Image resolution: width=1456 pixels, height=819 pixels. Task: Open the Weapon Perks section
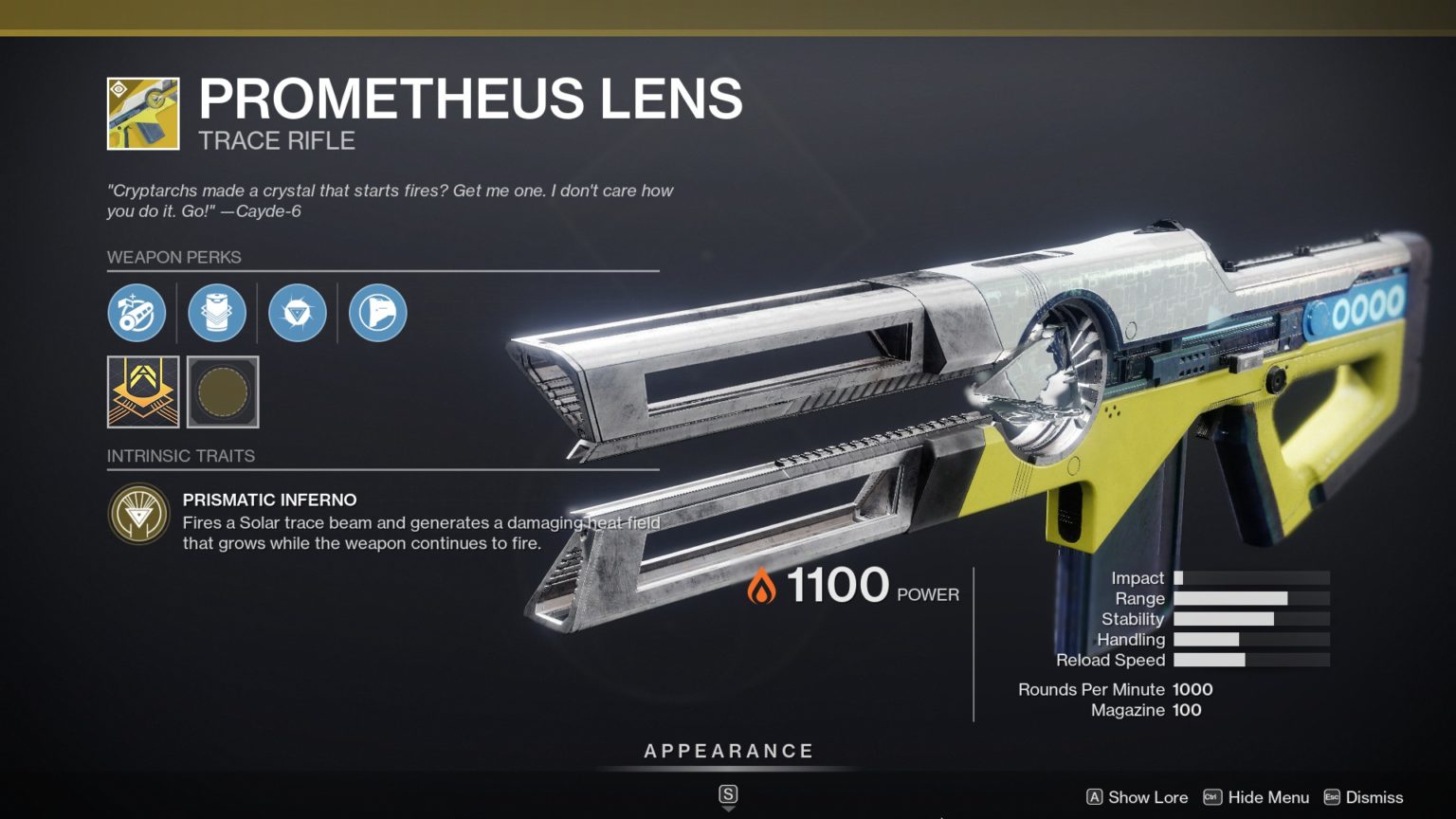coord(174,257)
